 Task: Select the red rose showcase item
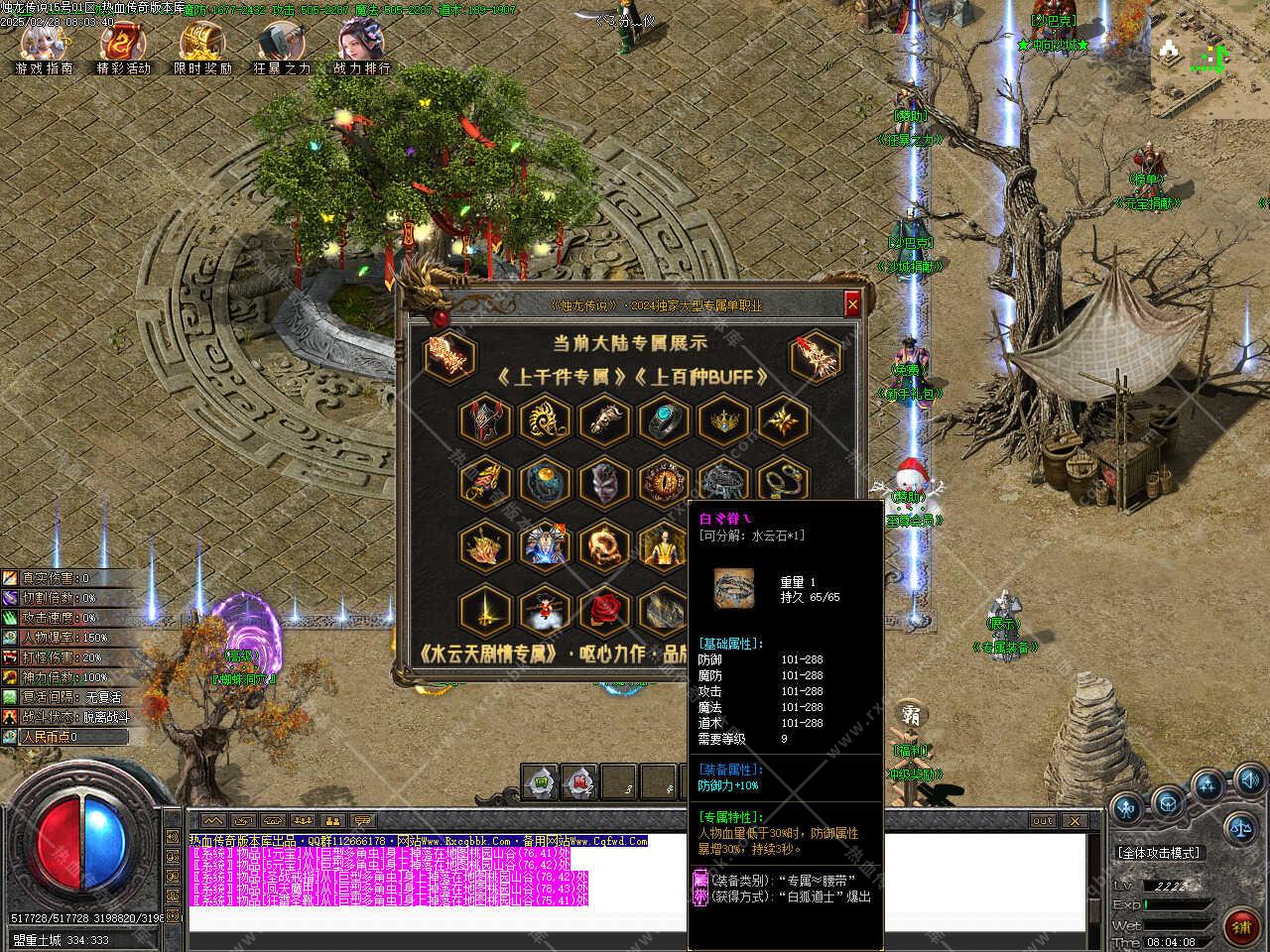[x=604, y=611]
